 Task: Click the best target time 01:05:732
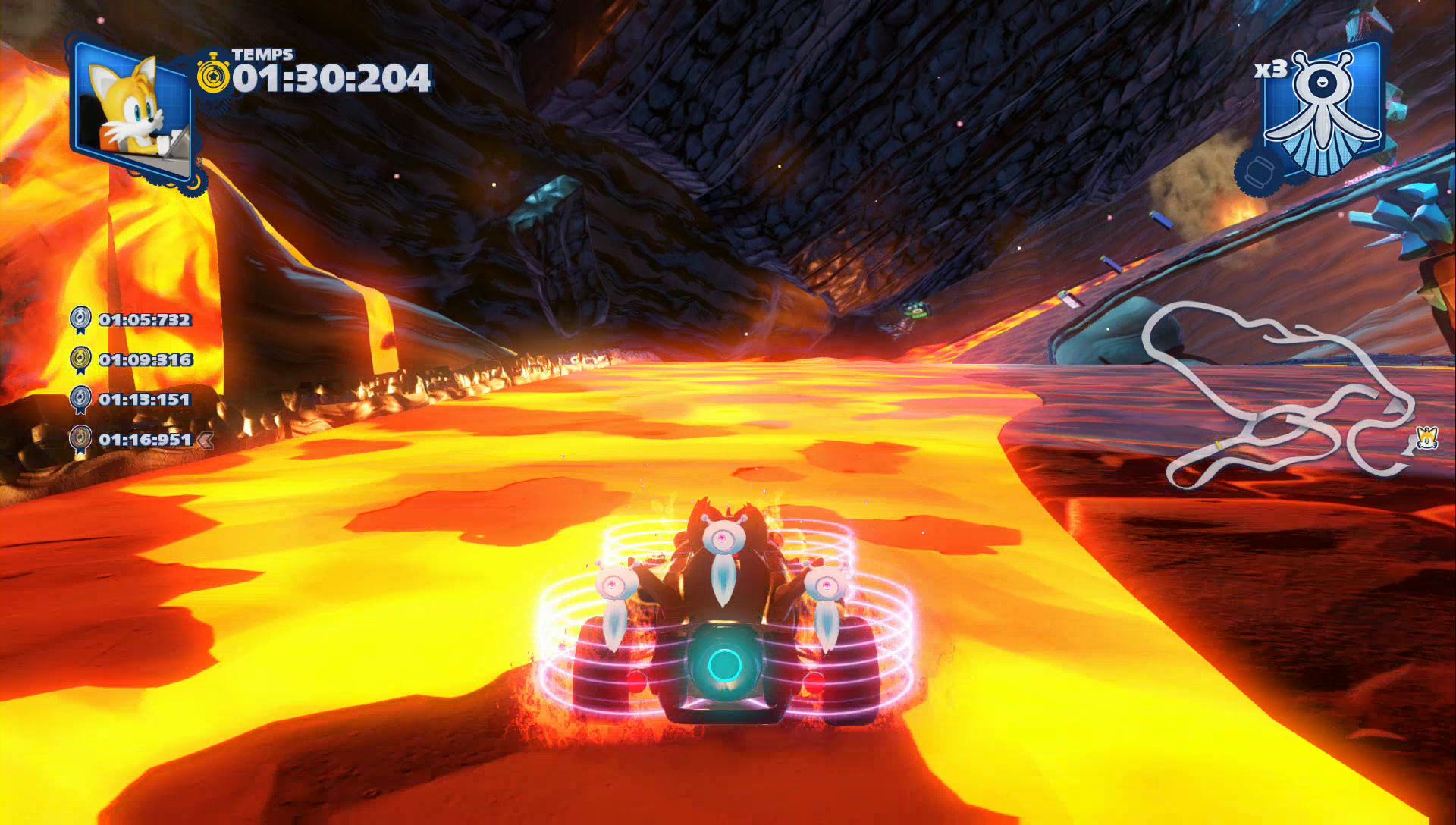click(x=147, y=320)
